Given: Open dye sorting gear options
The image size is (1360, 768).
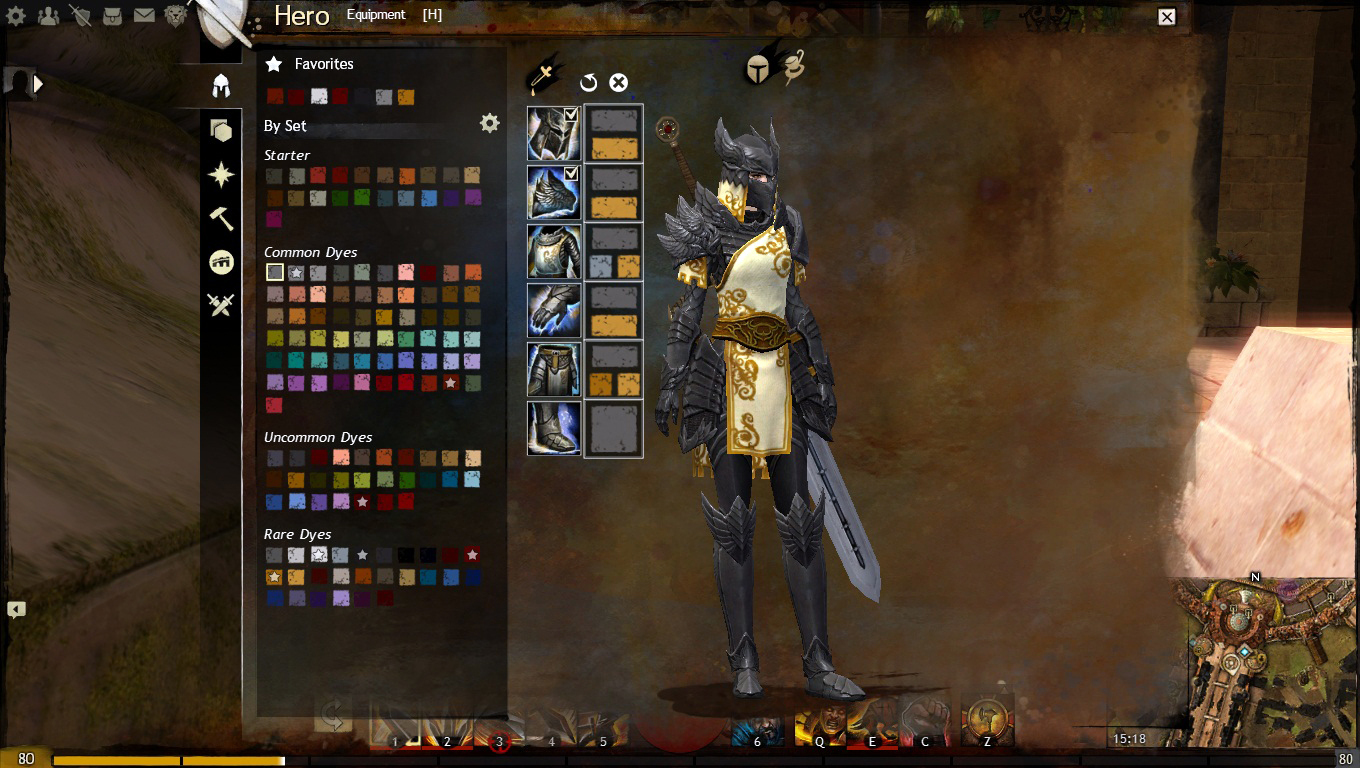Looking at the screenshot, I should [x=489, y=123].
